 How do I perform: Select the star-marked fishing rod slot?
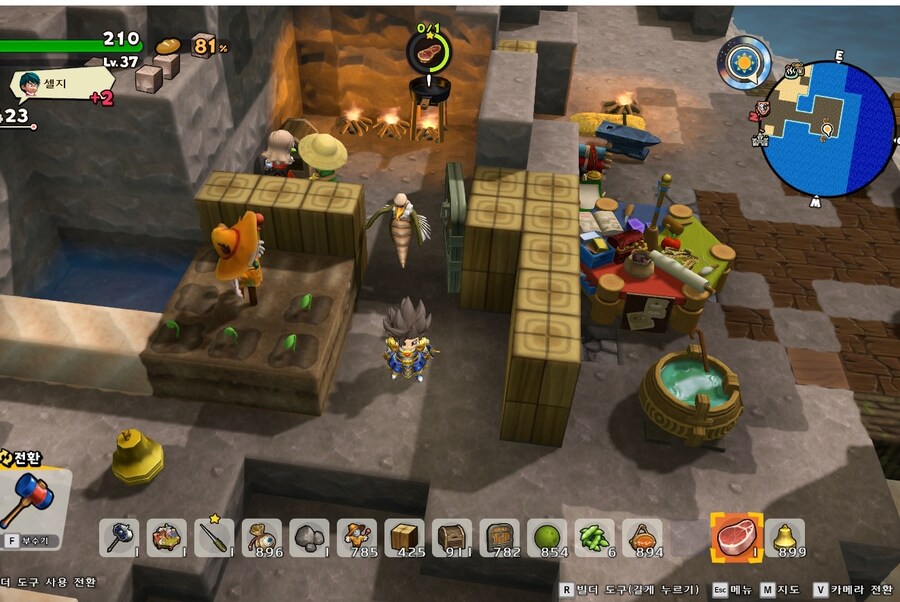214,538
